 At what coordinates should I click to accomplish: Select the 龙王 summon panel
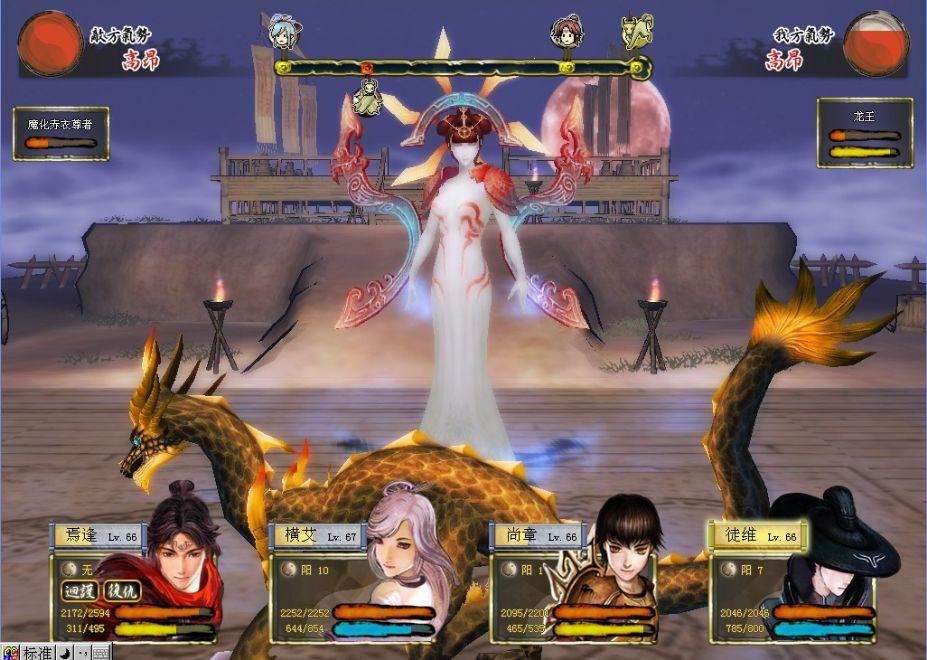[x=864, y=132]
